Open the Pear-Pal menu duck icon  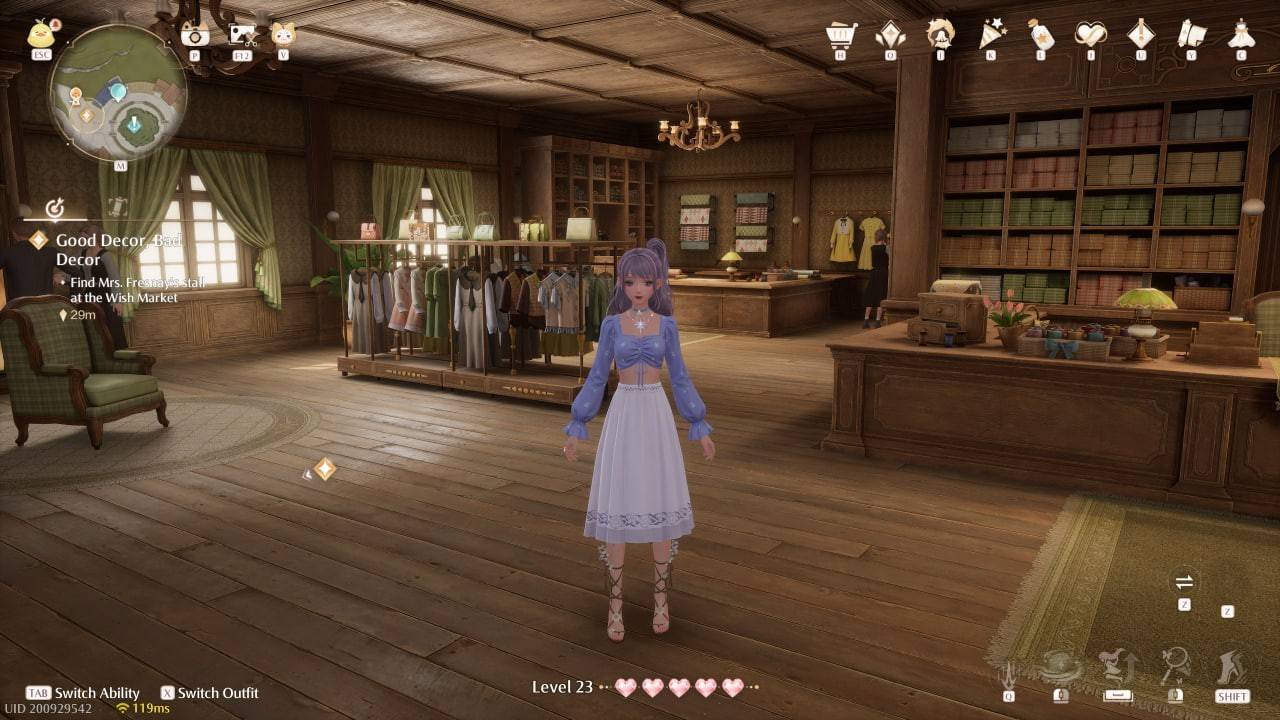coord(40,35)
